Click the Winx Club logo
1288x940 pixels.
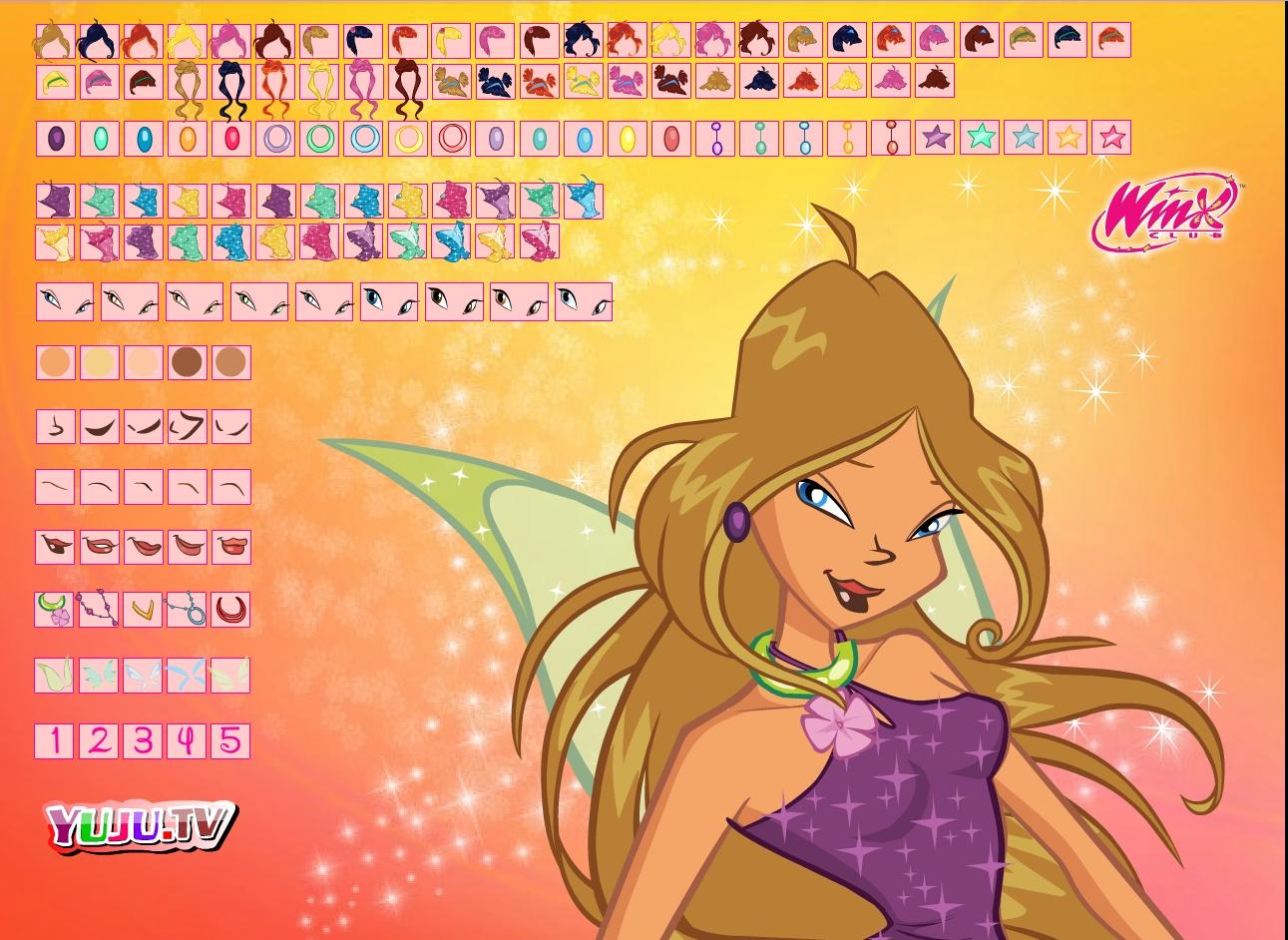(1169, 213)
